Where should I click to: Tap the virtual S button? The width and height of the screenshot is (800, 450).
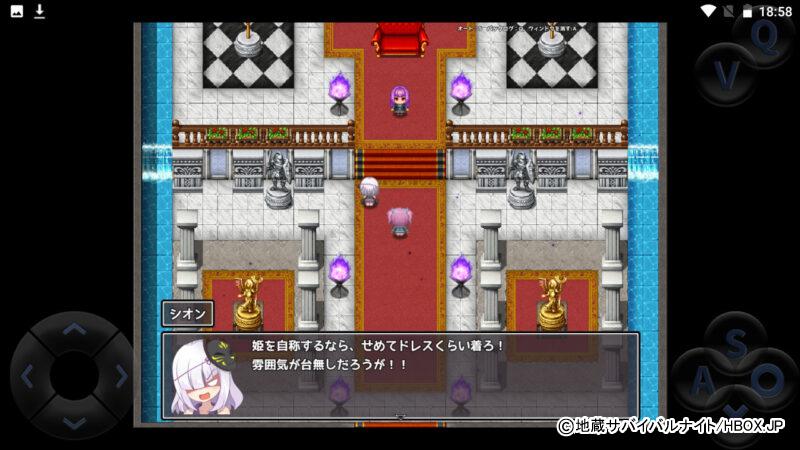tap(735, 342)
